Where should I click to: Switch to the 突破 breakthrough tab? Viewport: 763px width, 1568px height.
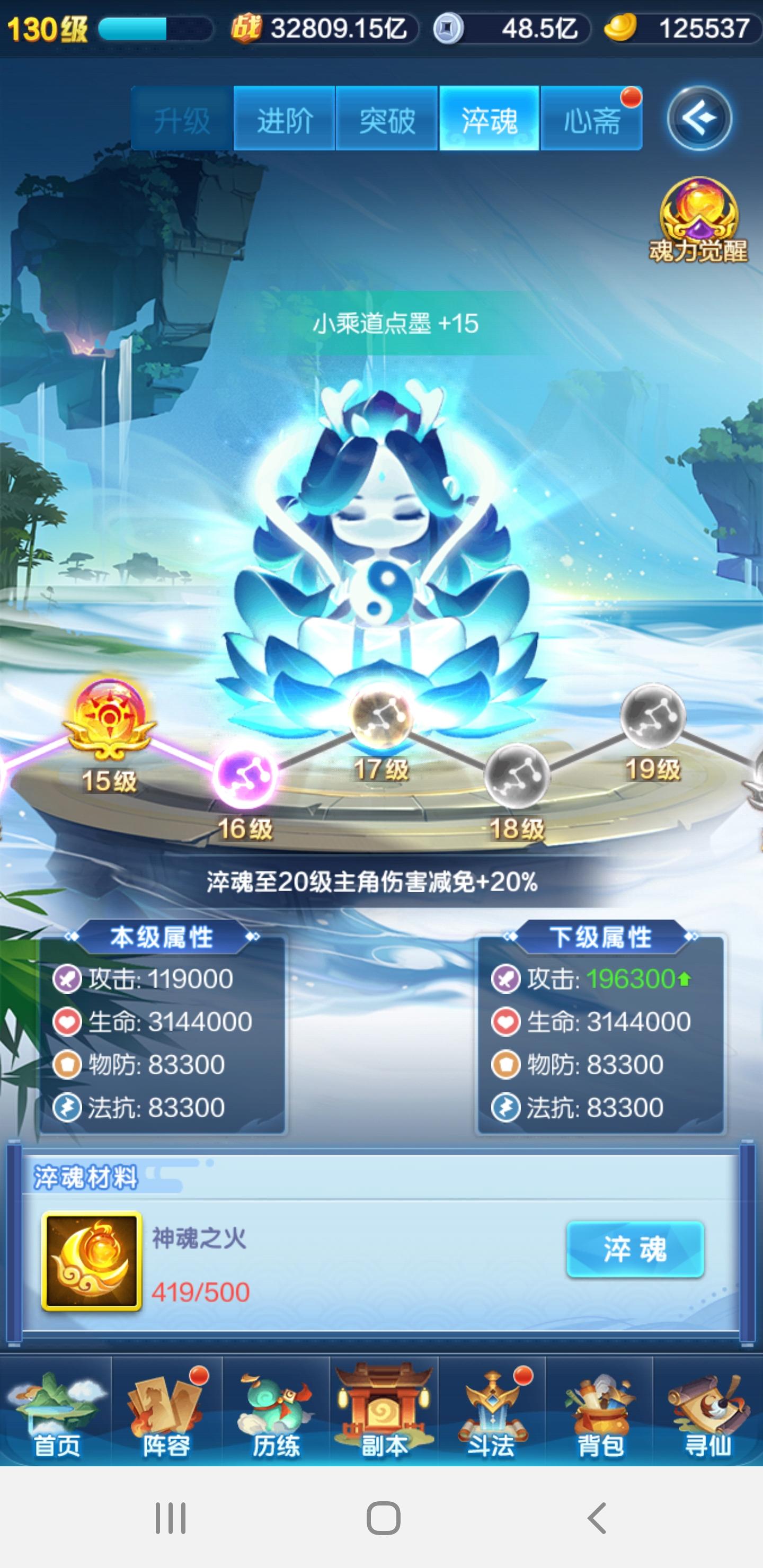[x=387, y=119]
